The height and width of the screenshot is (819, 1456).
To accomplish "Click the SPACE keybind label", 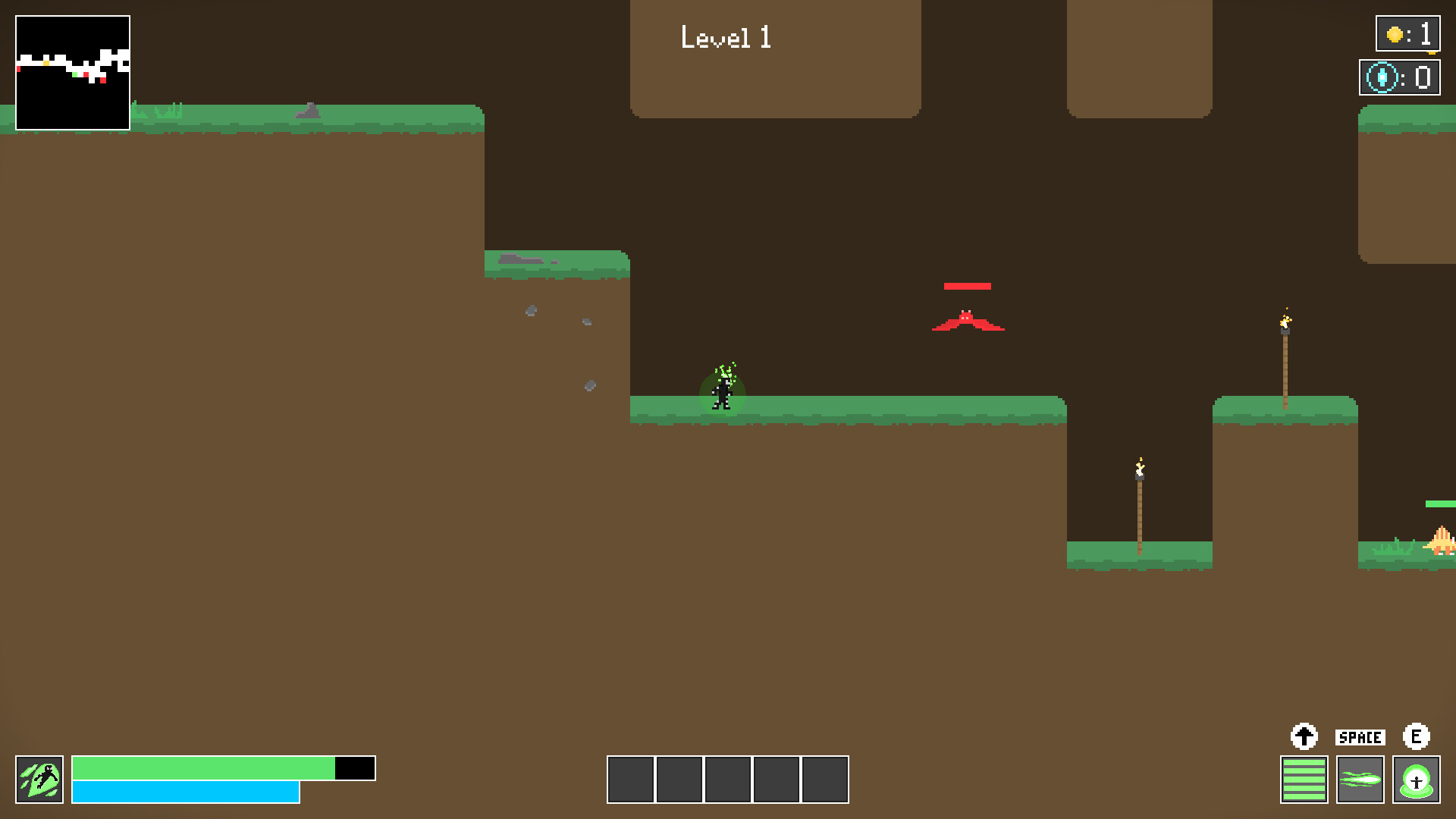I will (x=1360, y=736).
